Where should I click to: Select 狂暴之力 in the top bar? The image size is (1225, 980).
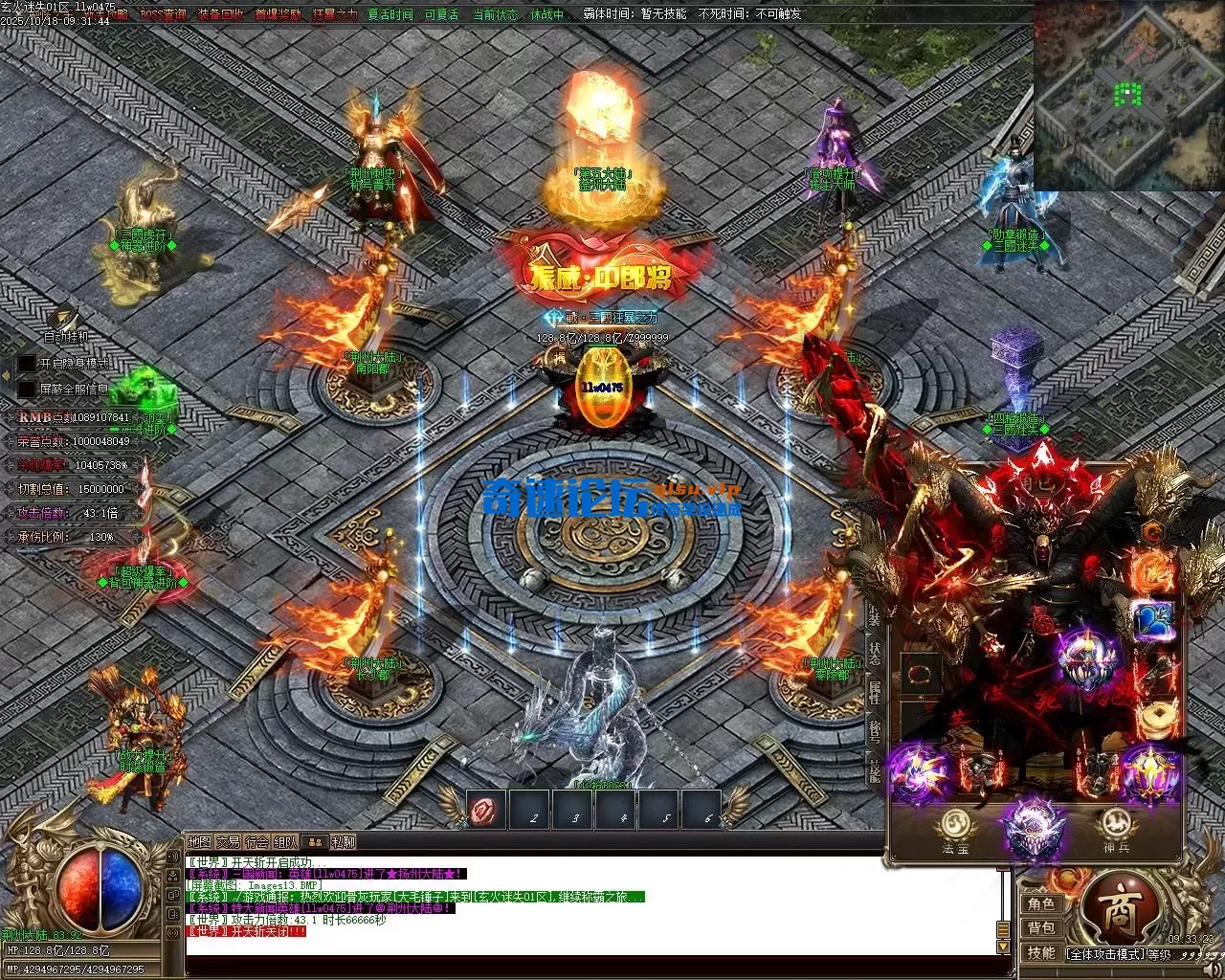click(x=335, y=14)
